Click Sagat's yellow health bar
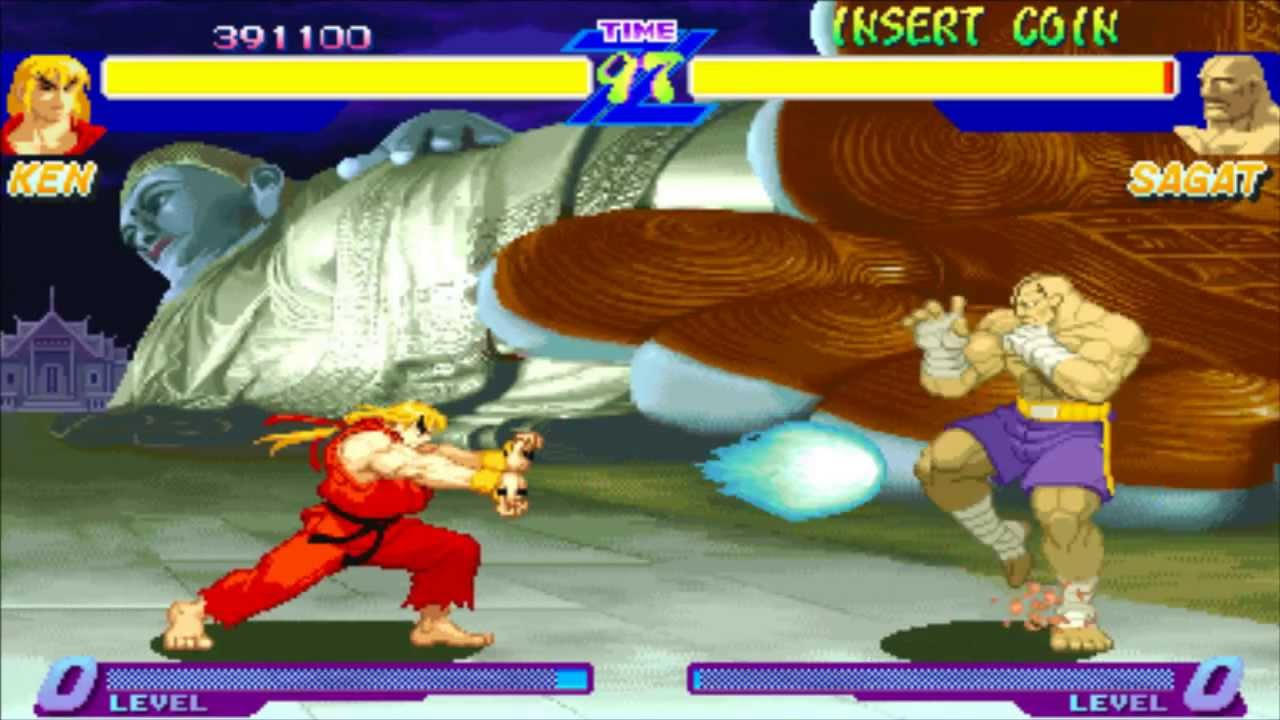1280x720 pixels. (930, 78)
